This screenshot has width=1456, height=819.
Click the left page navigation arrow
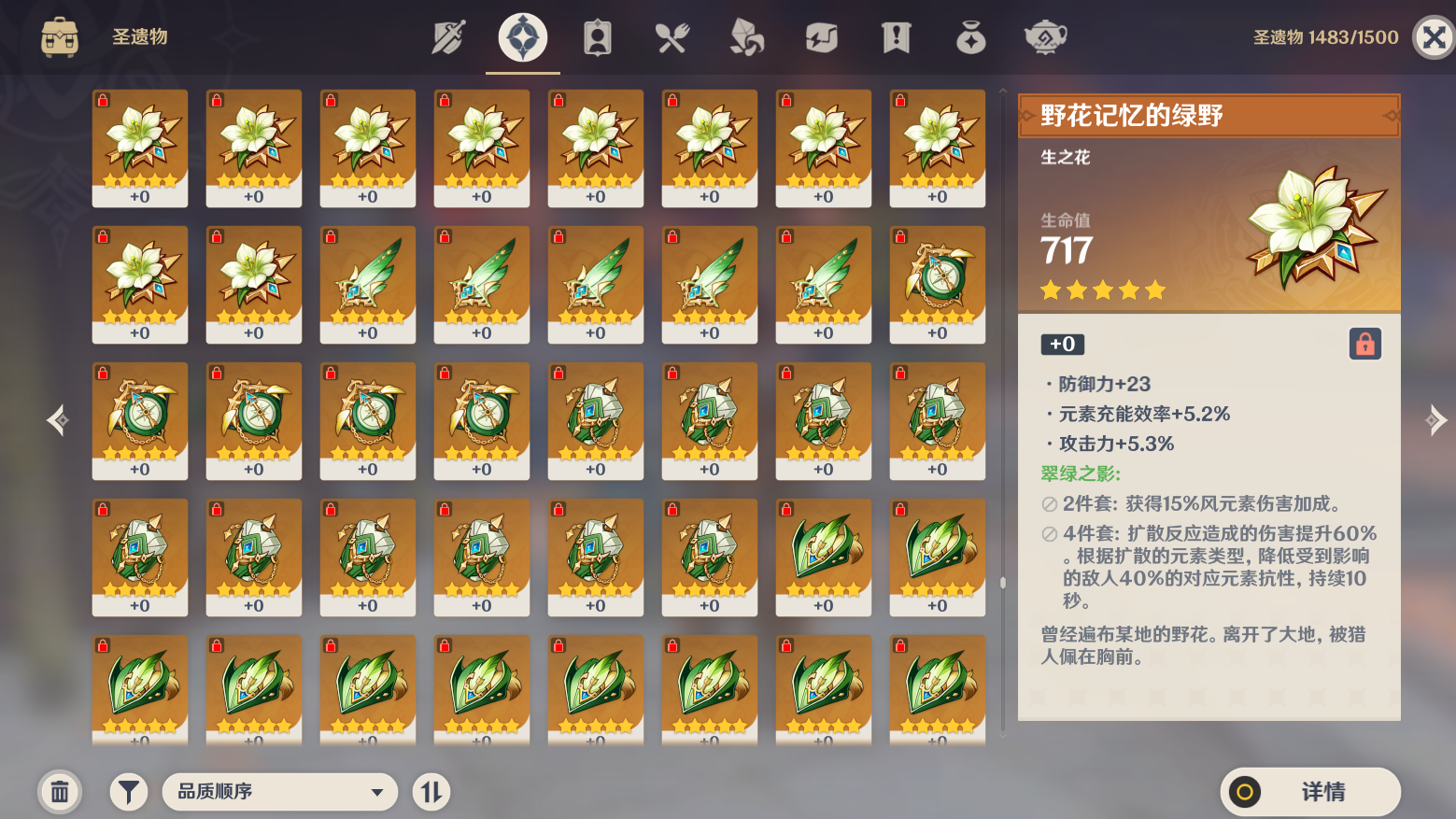click(58, 419)
